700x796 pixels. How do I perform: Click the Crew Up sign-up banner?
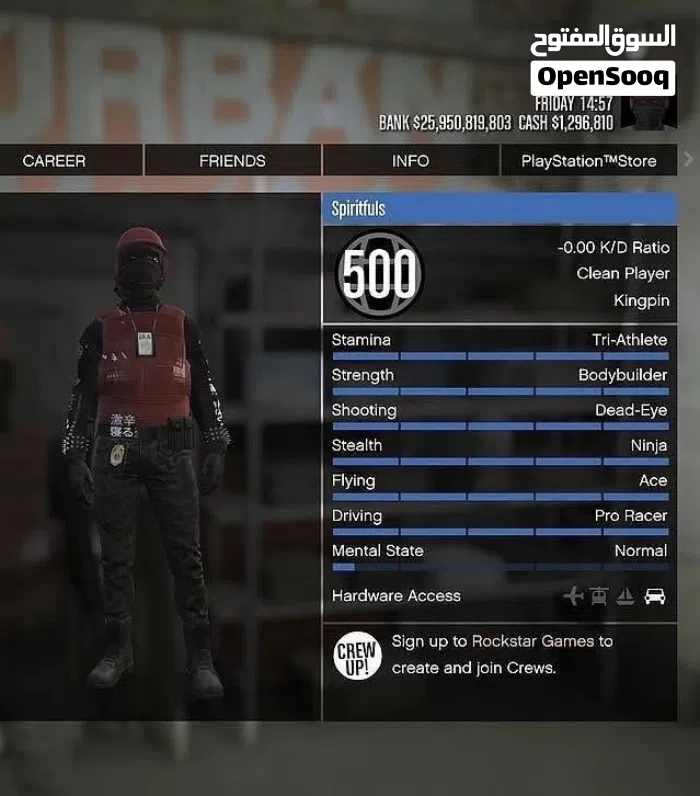point(500,655)
